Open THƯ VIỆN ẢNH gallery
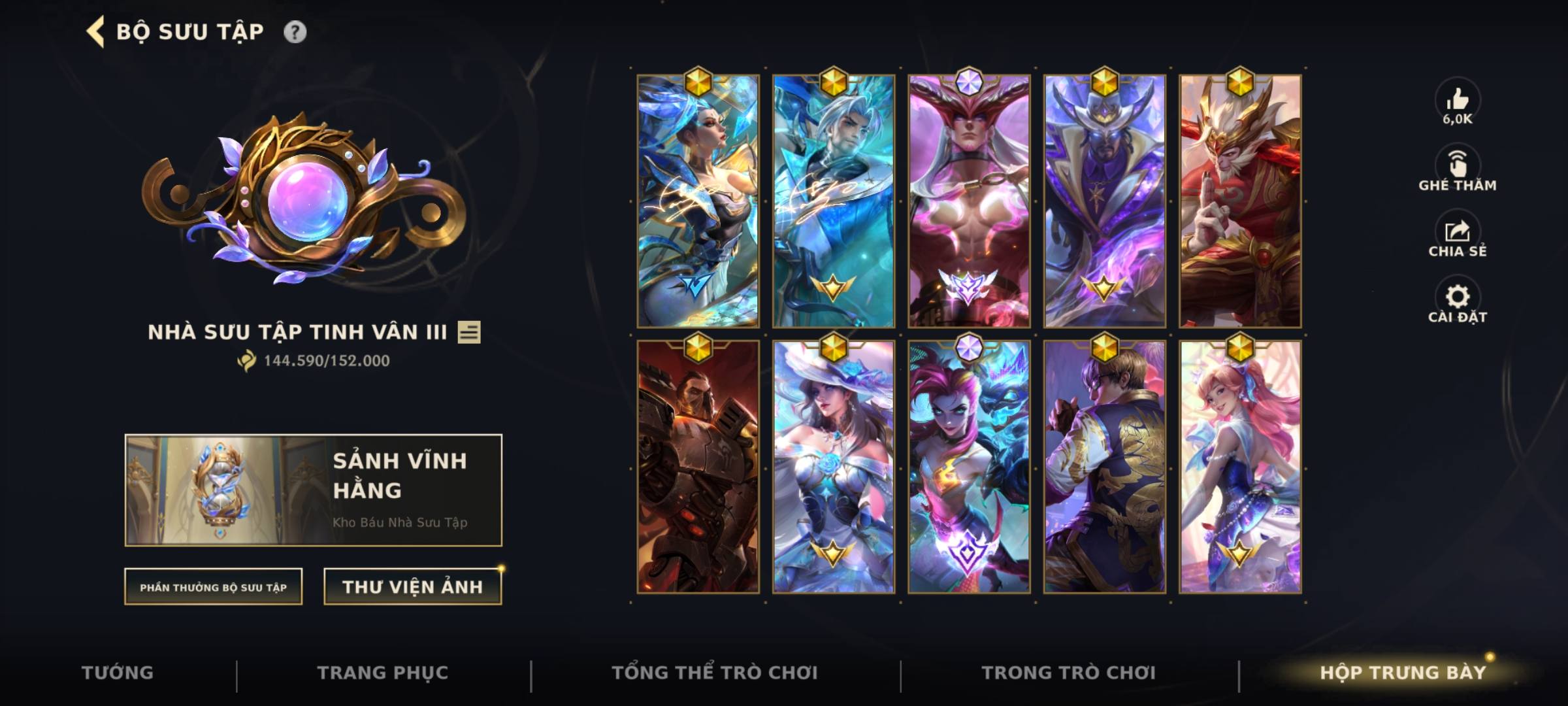Screen dimensions: 1568x706 (411, 586)
